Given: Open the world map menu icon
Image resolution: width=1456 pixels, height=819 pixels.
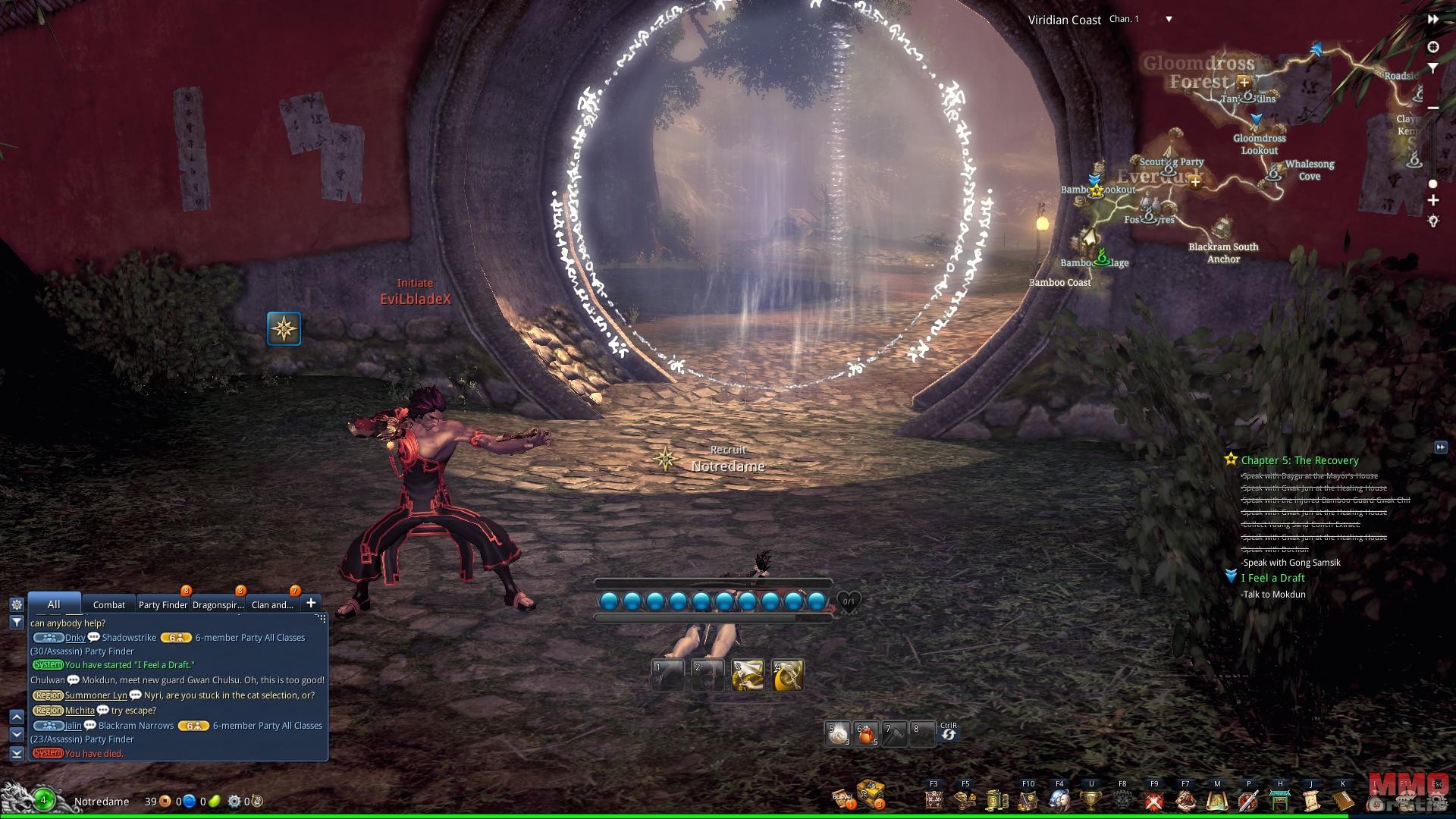Looking at the screenshot, I should [1216, 800].
